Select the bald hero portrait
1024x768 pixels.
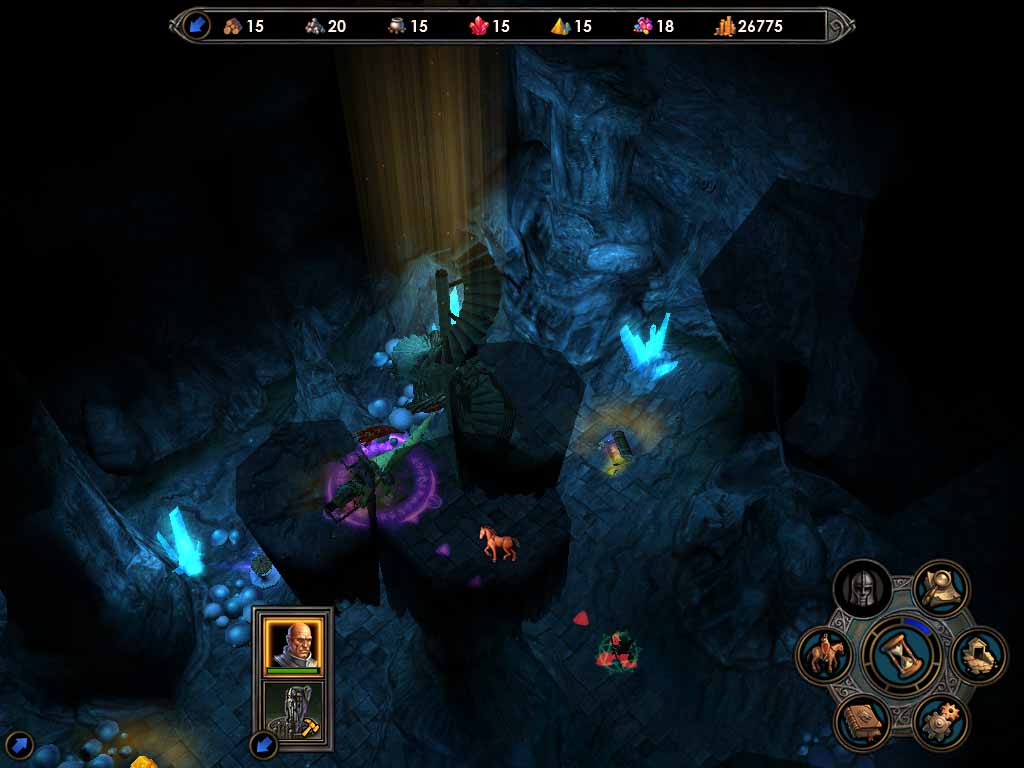(x=292, y=644)
